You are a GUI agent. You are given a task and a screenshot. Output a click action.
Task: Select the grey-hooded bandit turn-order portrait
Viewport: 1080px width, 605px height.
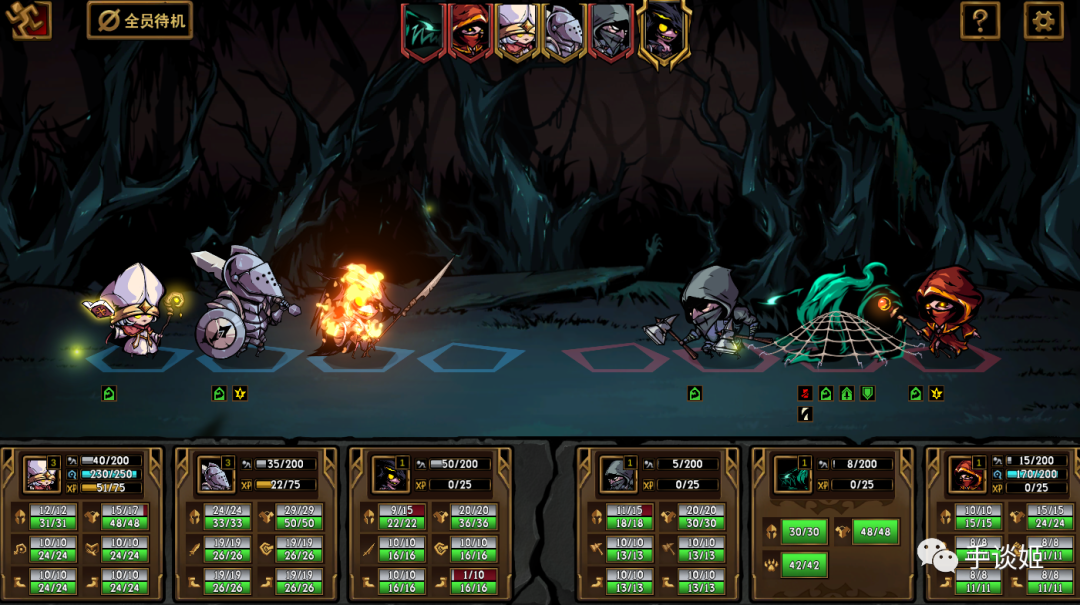[611, 30]
